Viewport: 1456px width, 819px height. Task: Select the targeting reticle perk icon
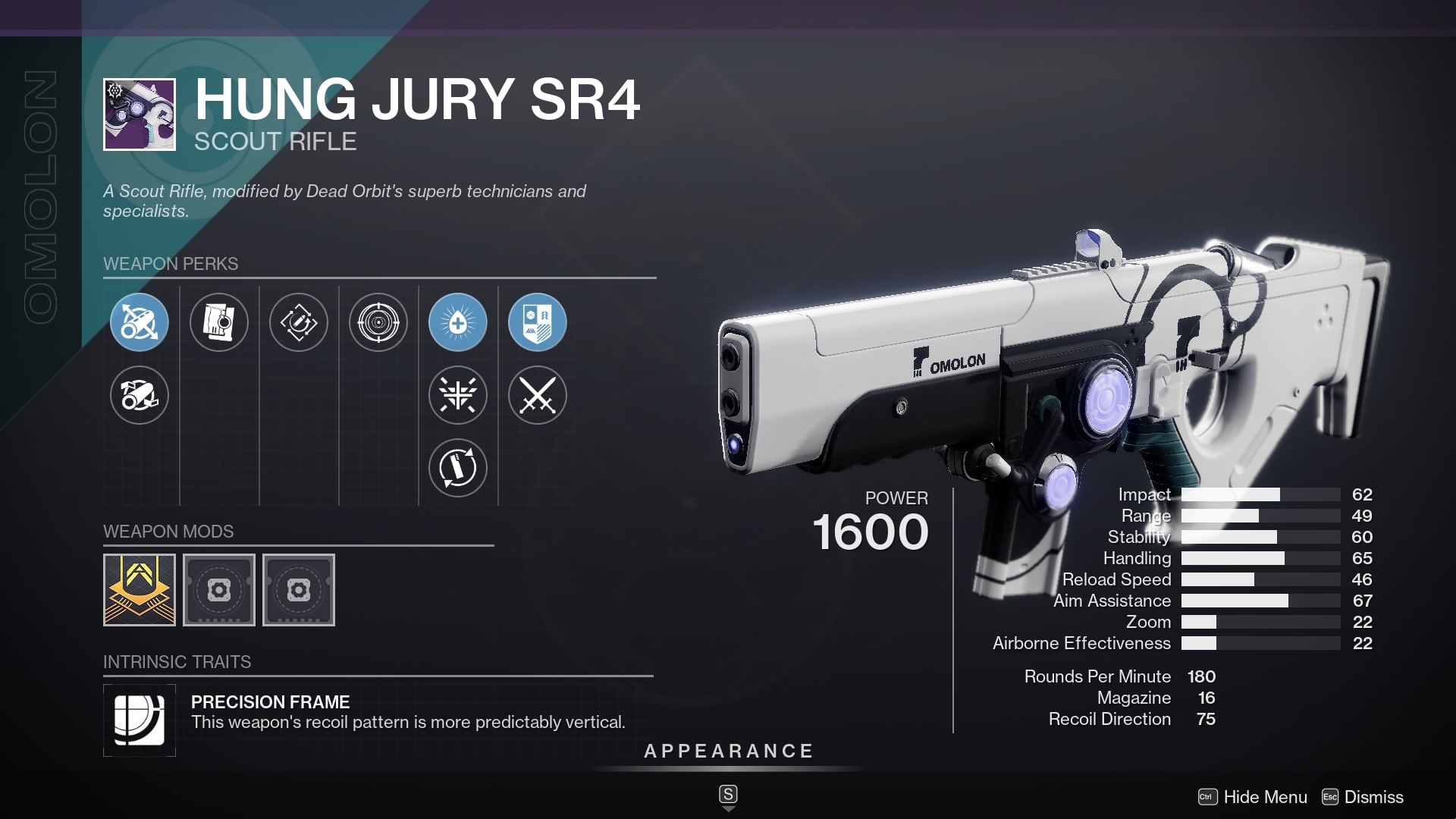(378, 322)
